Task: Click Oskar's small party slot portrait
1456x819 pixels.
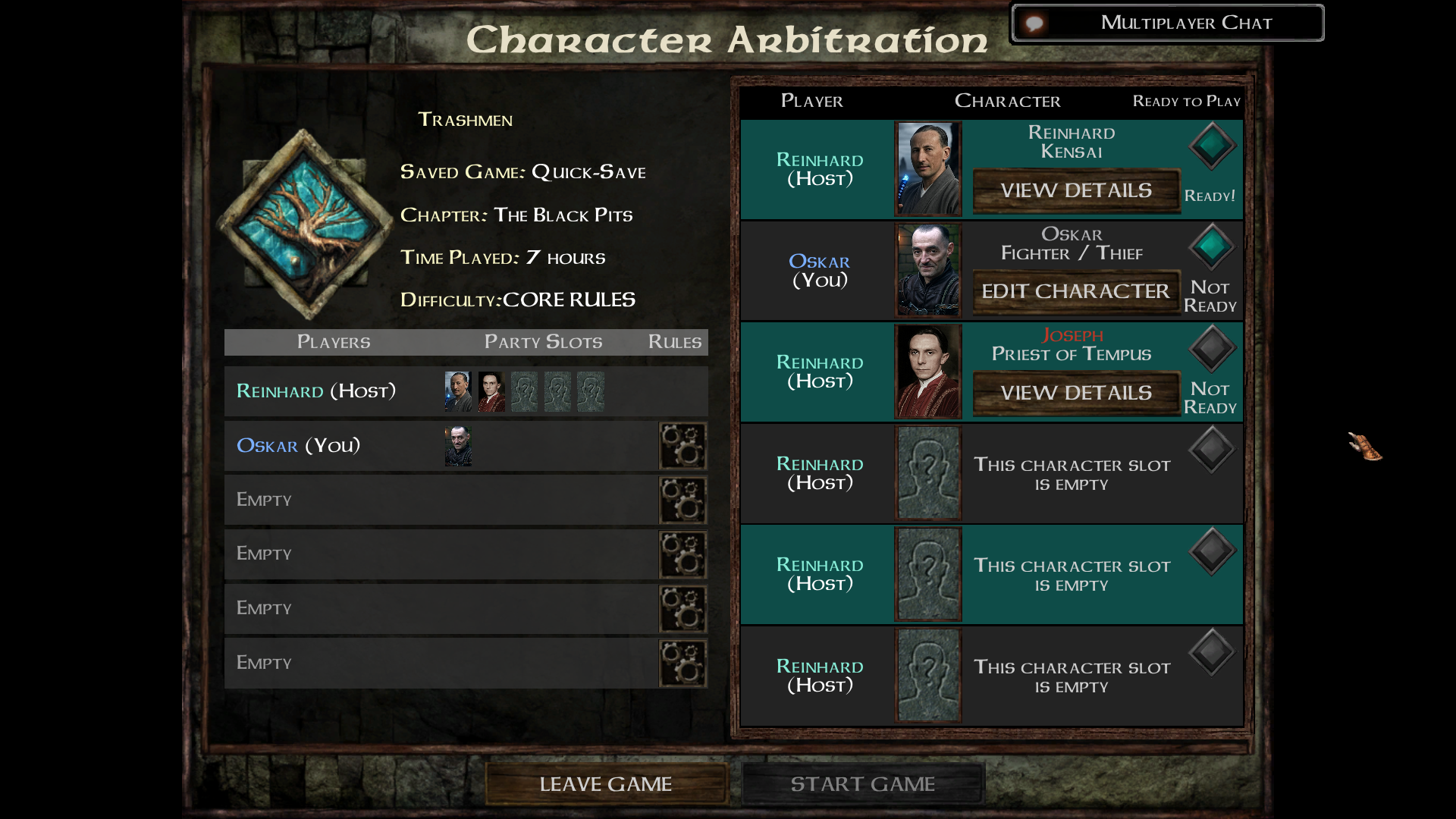Action: point(458,446)
